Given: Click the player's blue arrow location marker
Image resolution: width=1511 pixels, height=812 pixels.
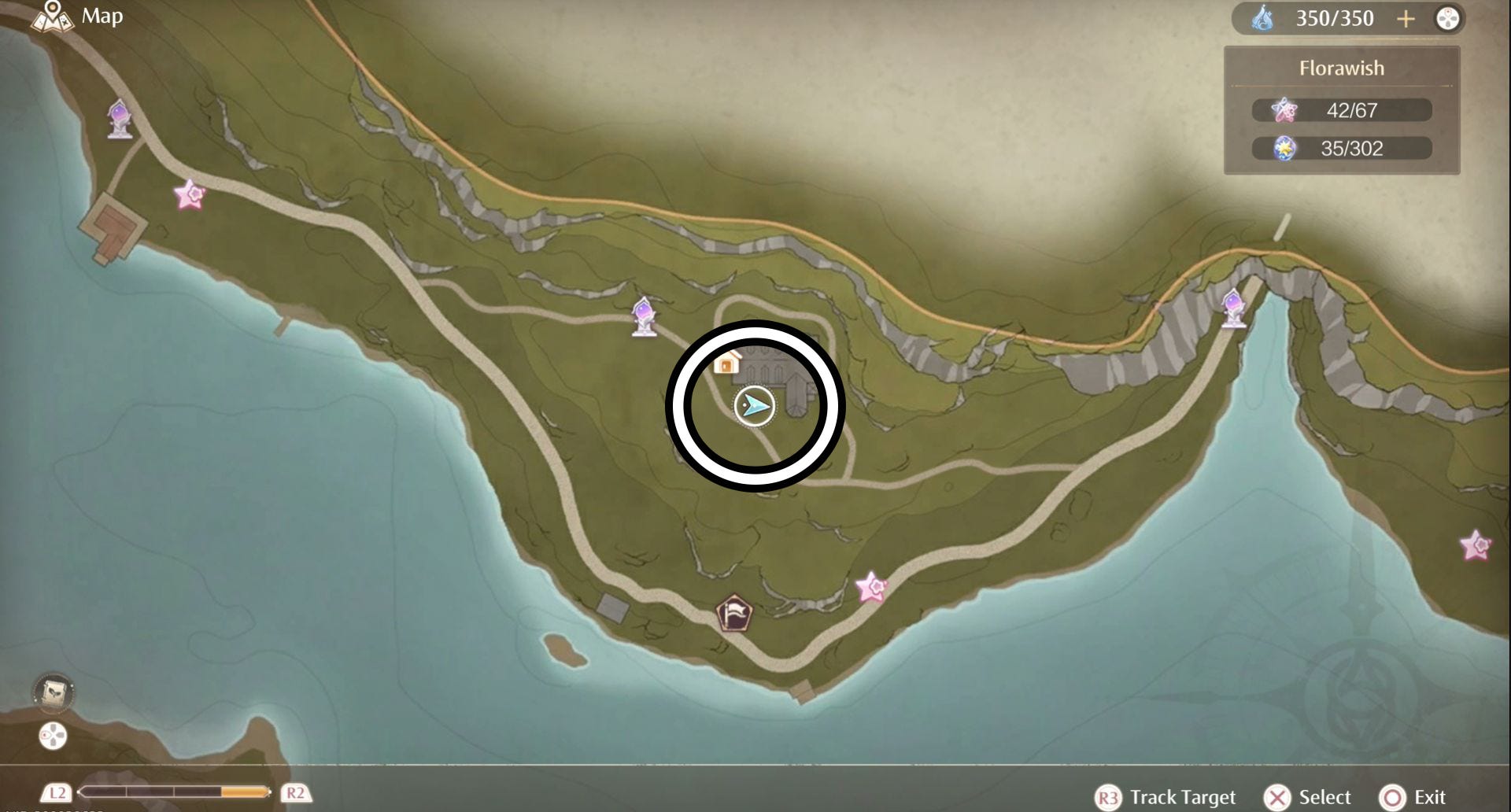Looking at the screenshot, I should 754,406.
